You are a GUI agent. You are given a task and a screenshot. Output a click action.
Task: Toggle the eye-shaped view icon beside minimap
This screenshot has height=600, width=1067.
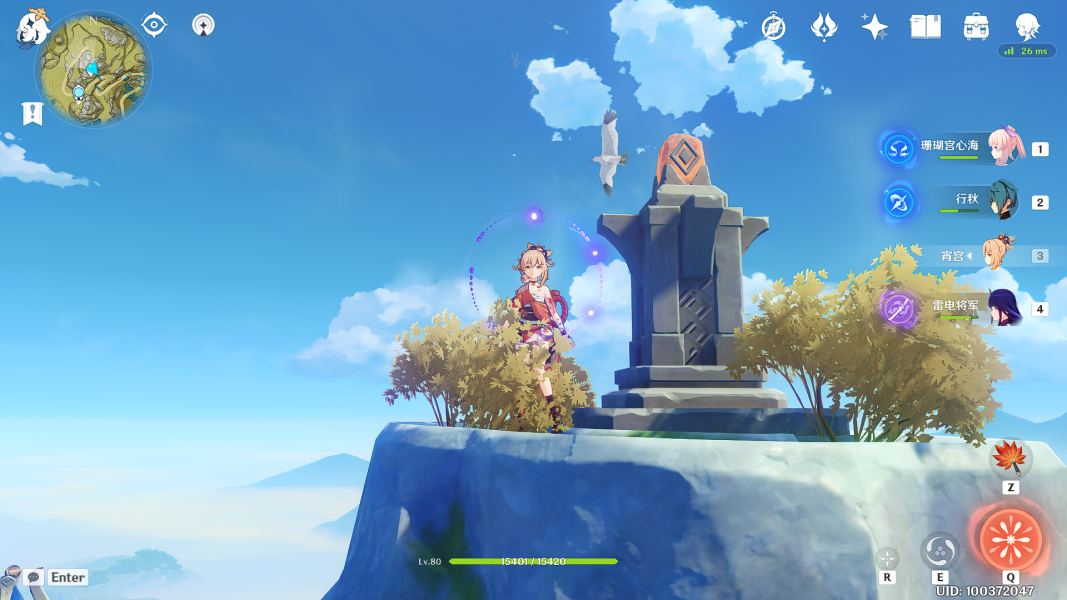154,25
